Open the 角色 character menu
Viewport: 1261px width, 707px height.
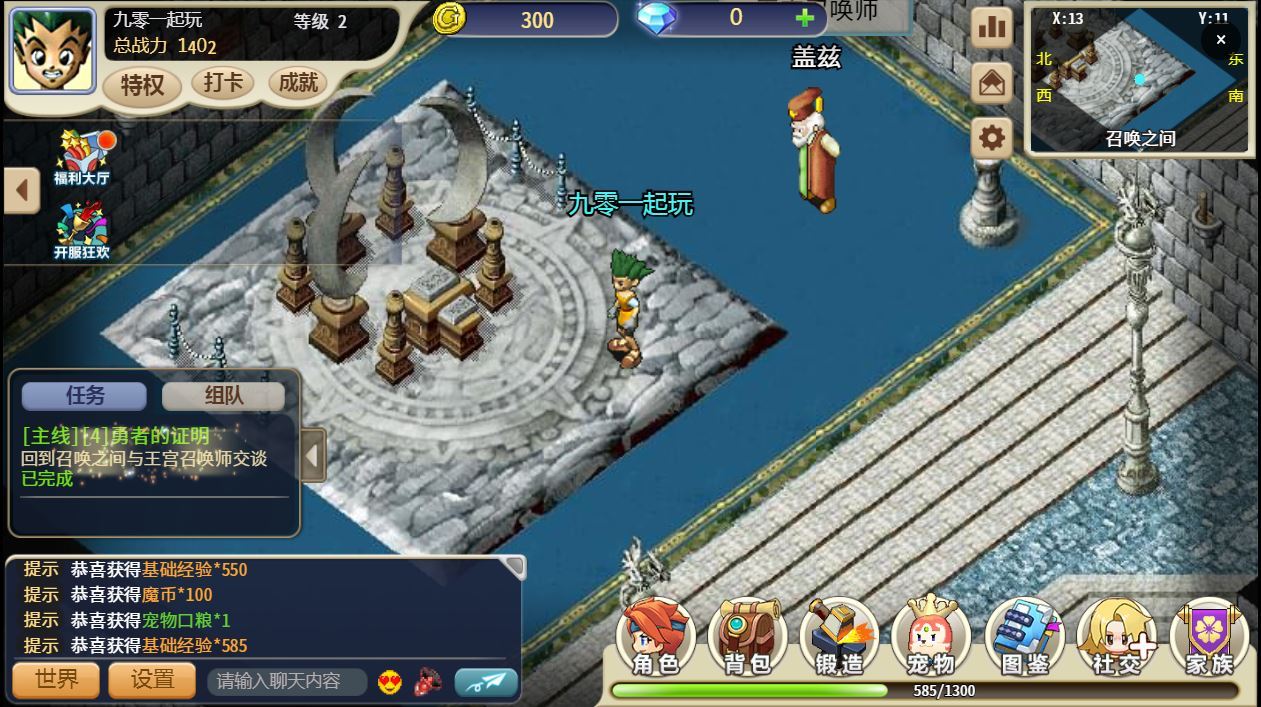tap(656, 637)
